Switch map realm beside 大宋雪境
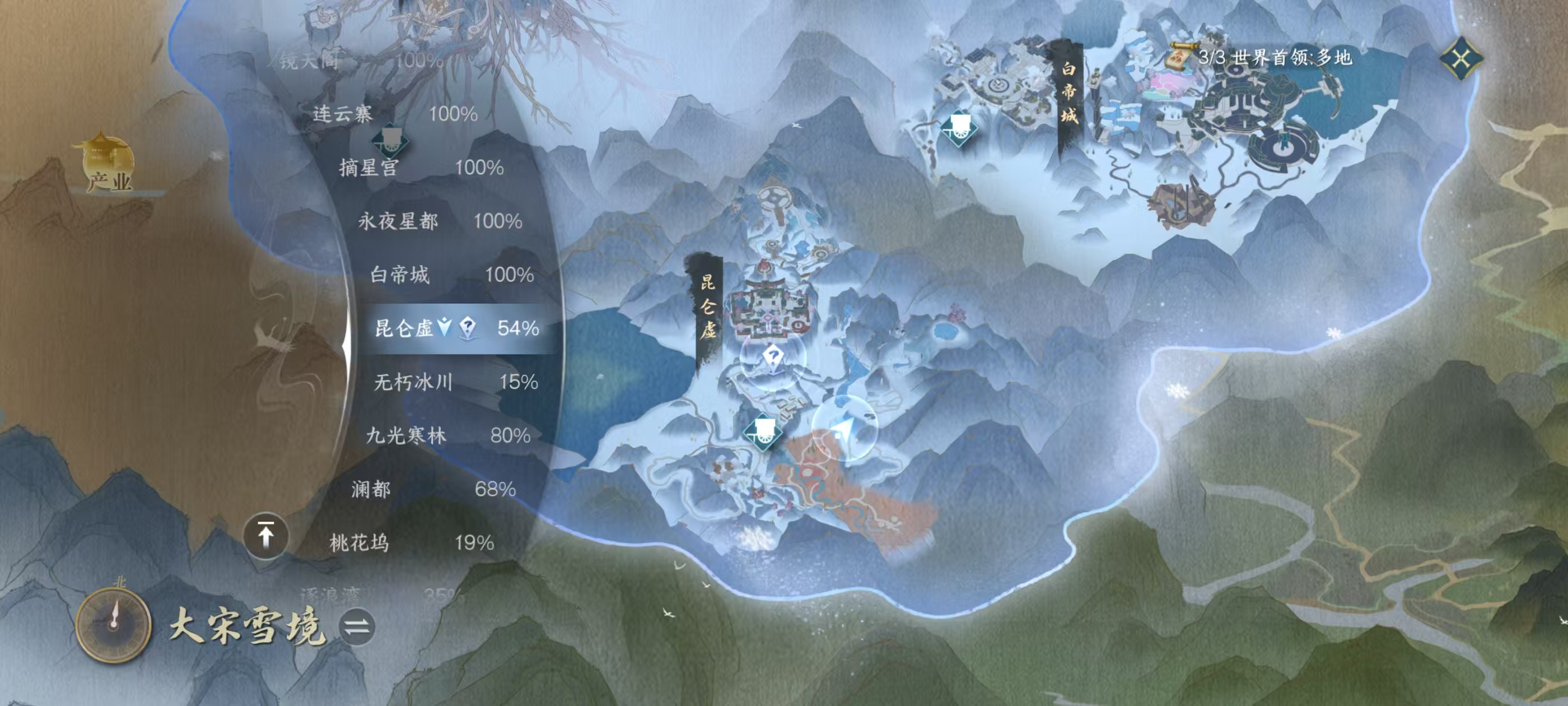Viewport: 1568px width, 706px height. coord(357,627)
